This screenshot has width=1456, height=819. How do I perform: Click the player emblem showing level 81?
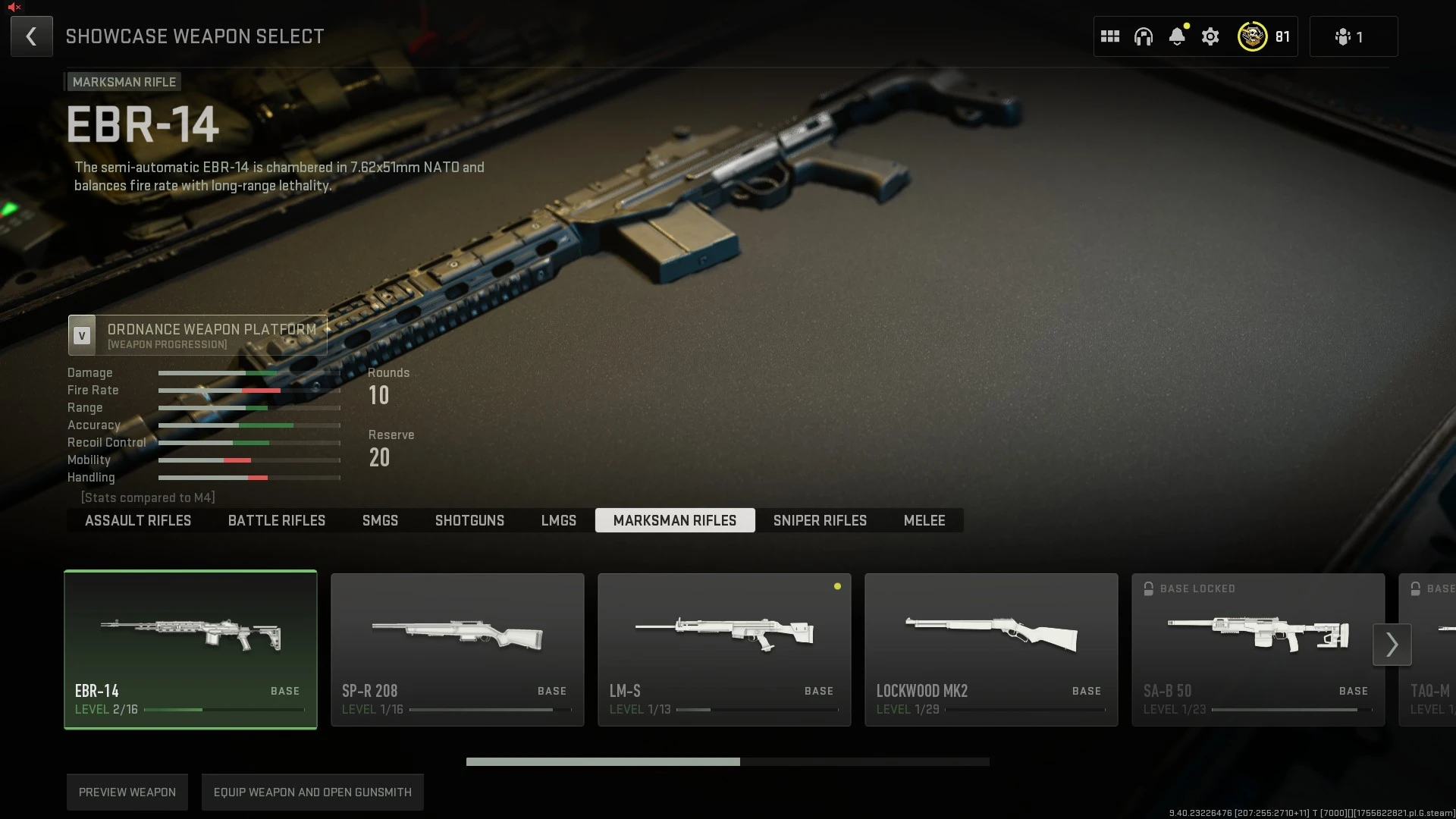coord(1253,36)
